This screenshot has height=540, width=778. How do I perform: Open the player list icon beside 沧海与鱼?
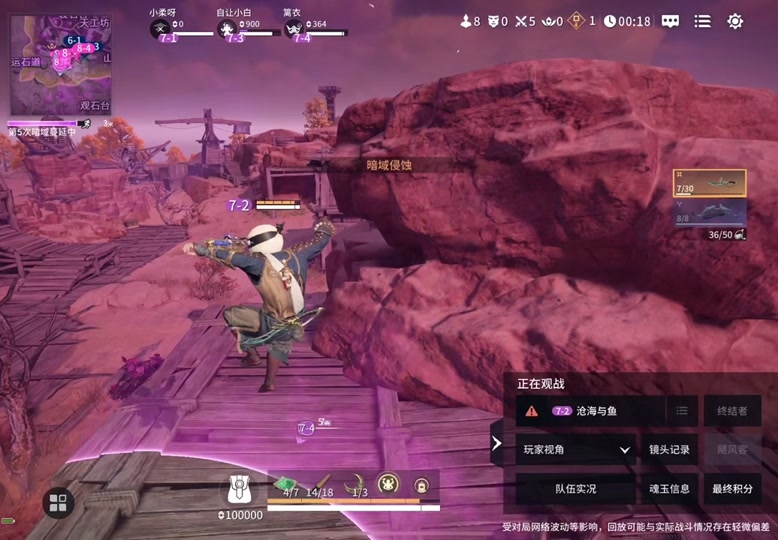click(x=682, y=410)
